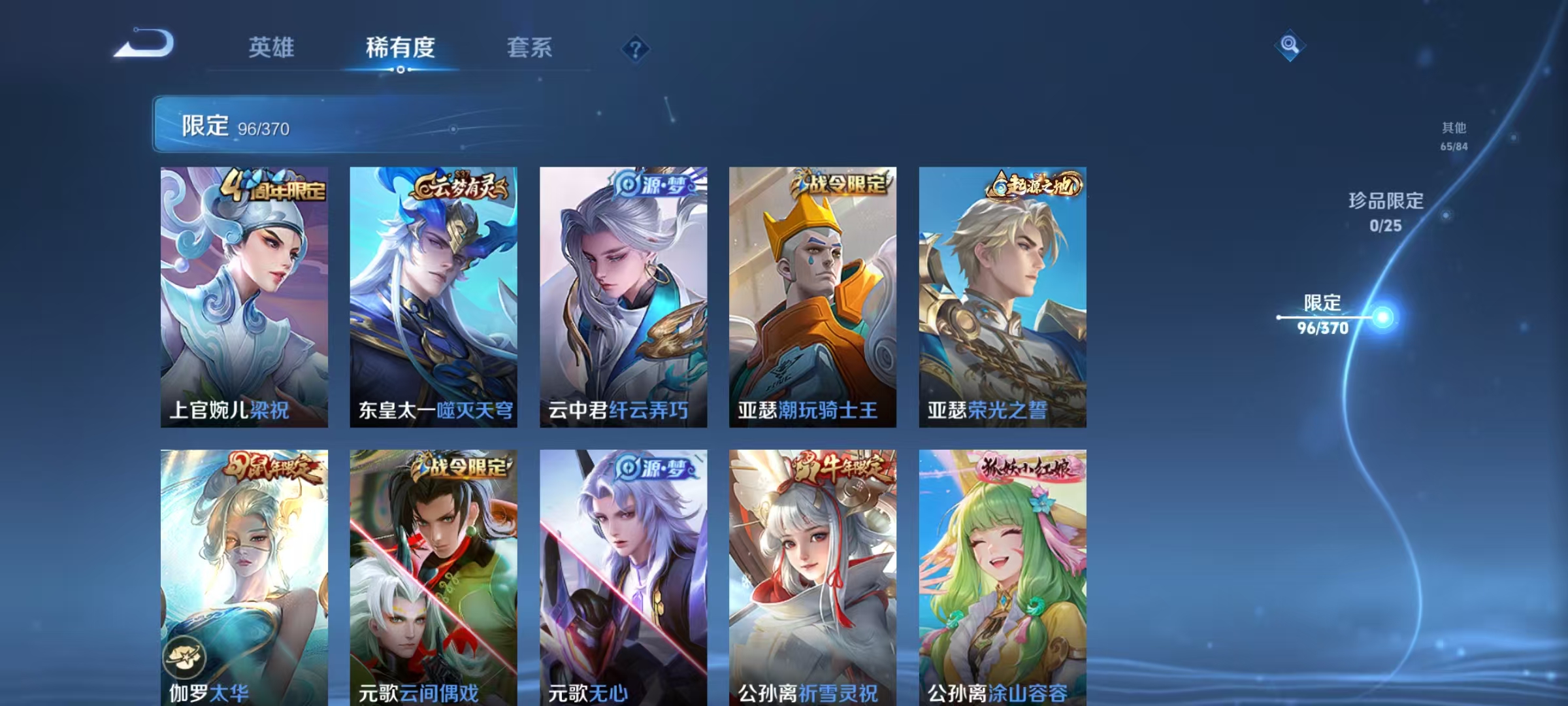Open the help question mark icon
1568x706 pixels.
pyautogui.click(x=634, y=48)
